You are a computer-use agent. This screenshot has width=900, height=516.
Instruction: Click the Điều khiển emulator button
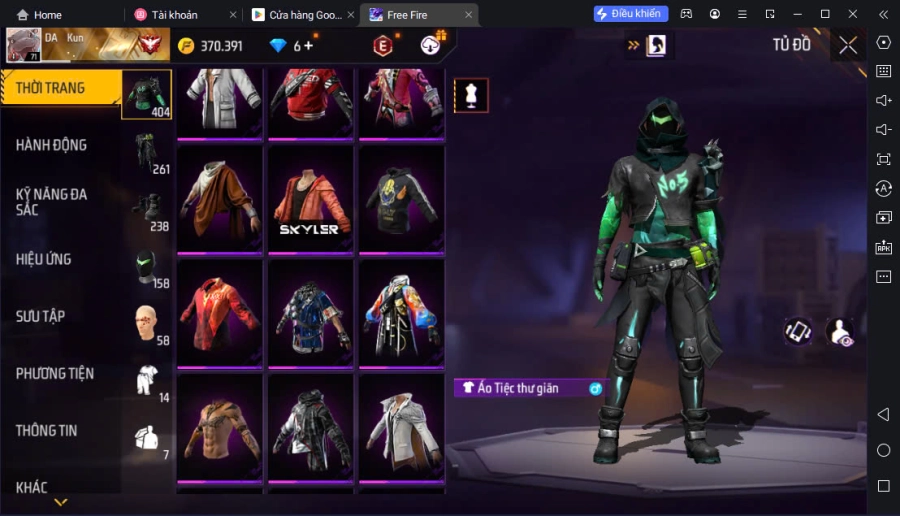[x=630, y=14]
